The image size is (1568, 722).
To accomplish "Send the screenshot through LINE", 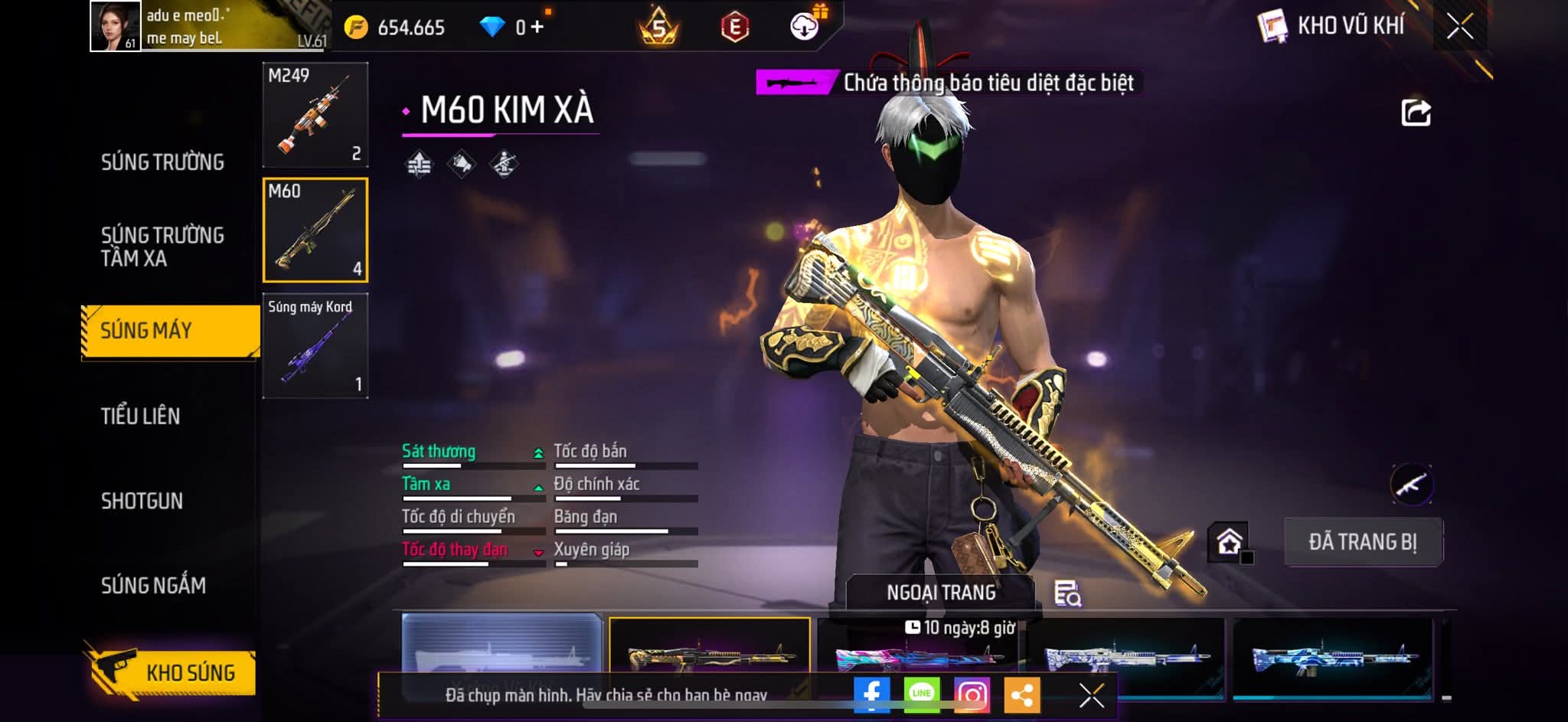I will (922, 694).
